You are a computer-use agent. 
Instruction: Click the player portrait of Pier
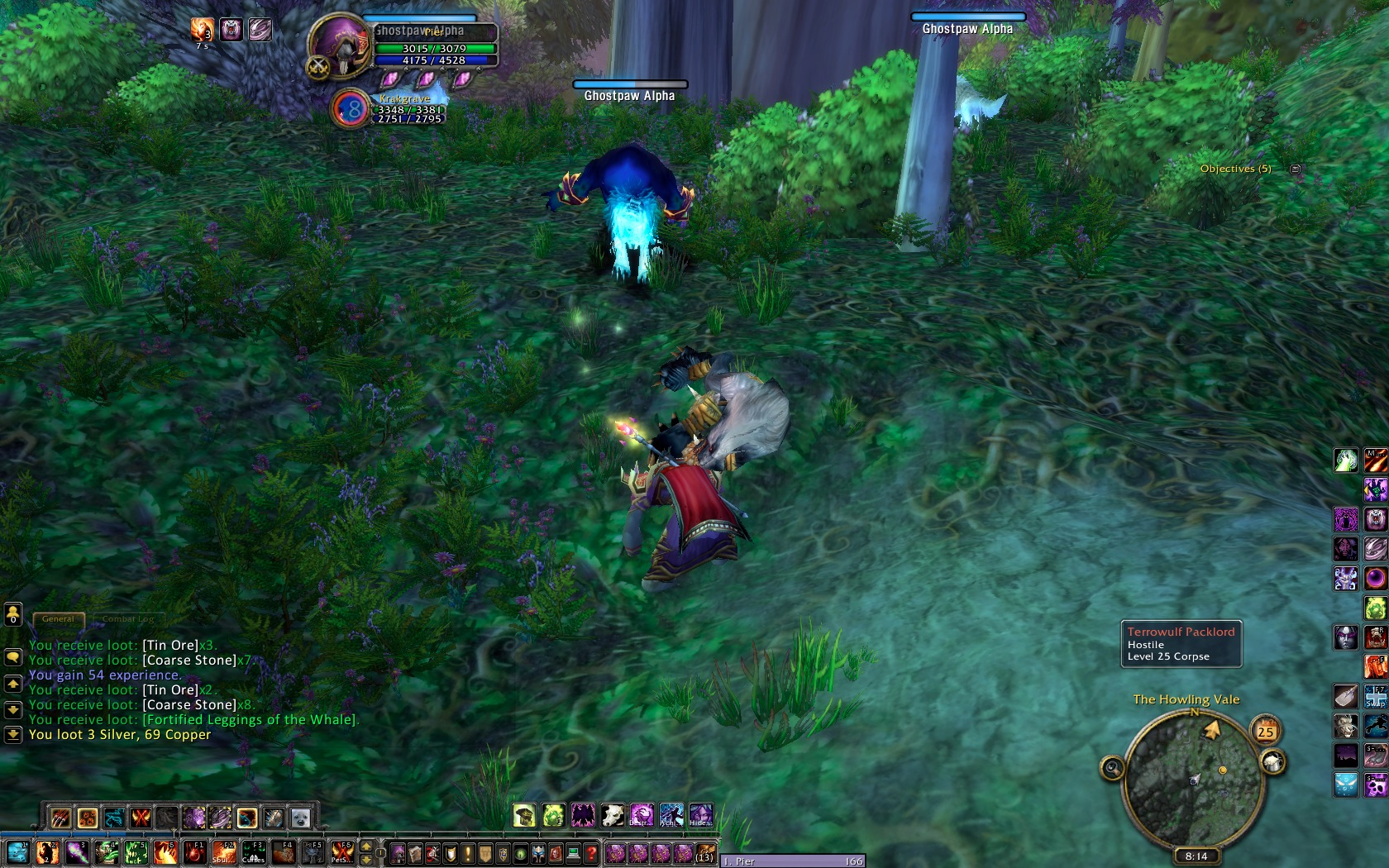(340, 45)
